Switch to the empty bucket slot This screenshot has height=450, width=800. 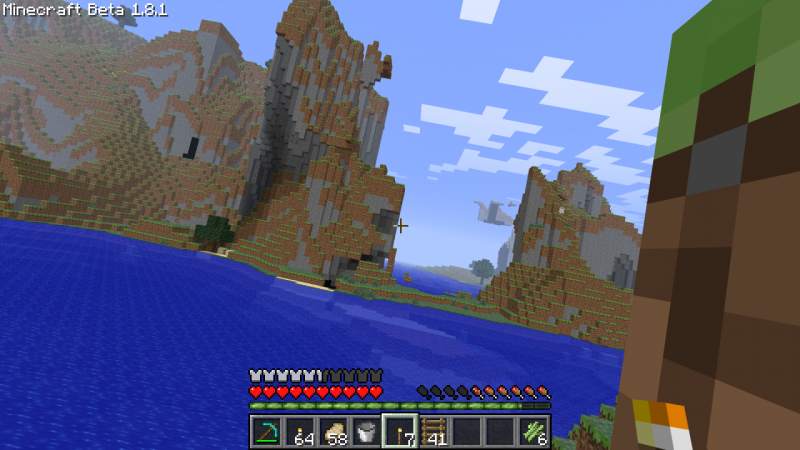(x=366, y=432)
